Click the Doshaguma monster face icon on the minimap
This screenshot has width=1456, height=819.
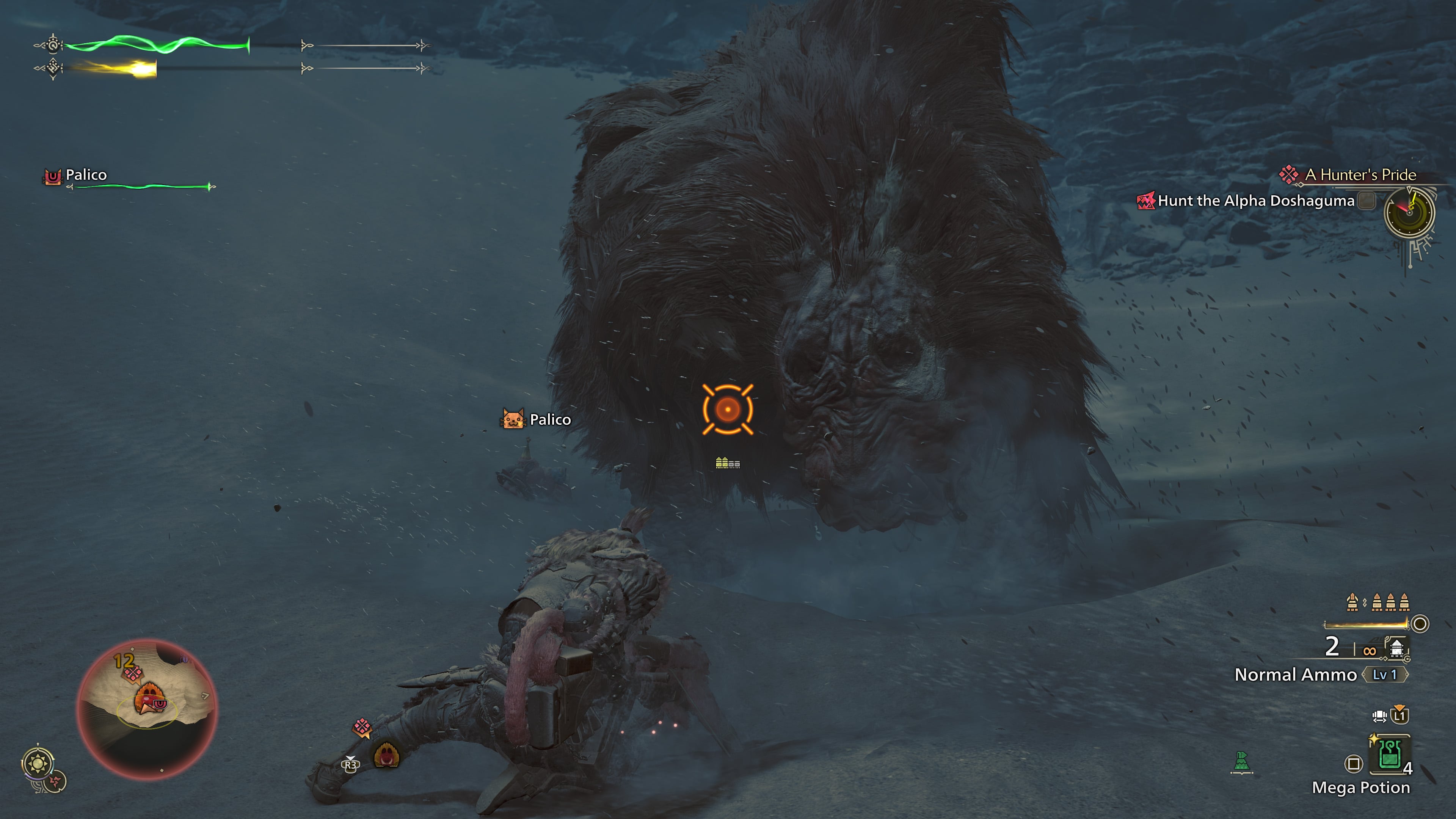click(x=149, y=697)
